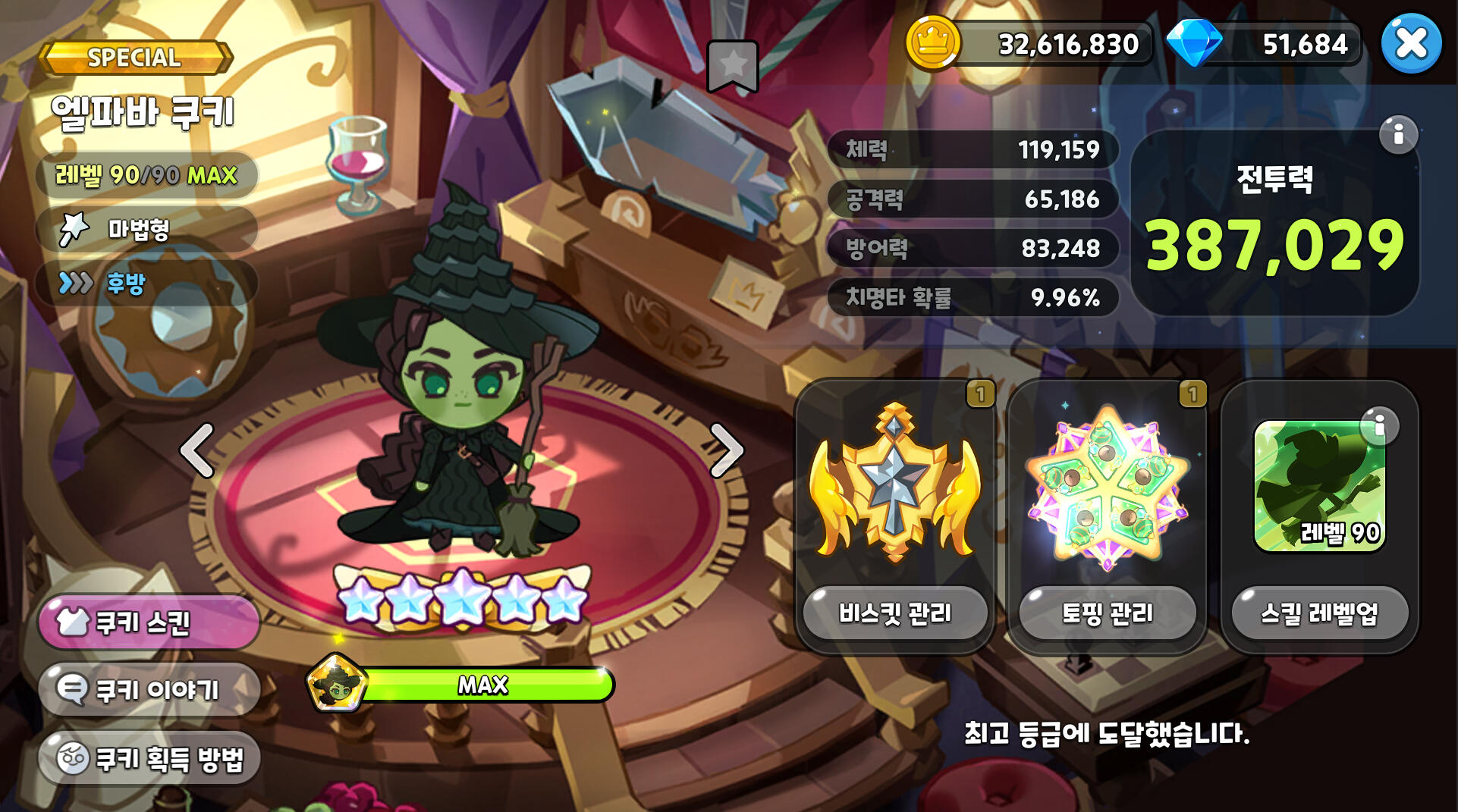Tap the five-star promotion rank row

click(461, 599)
